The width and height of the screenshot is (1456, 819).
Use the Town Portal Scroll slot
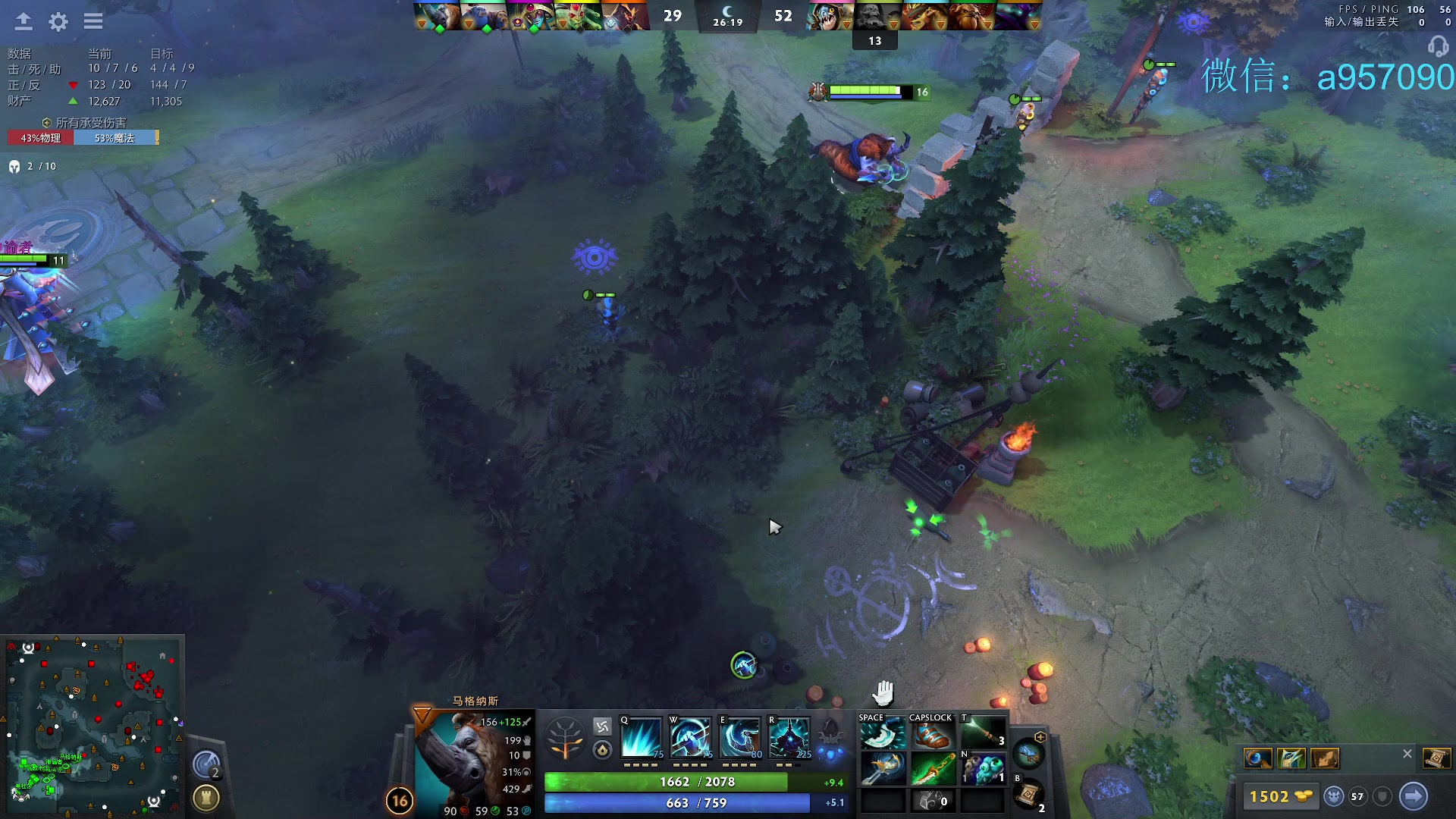click(1028, 794)
